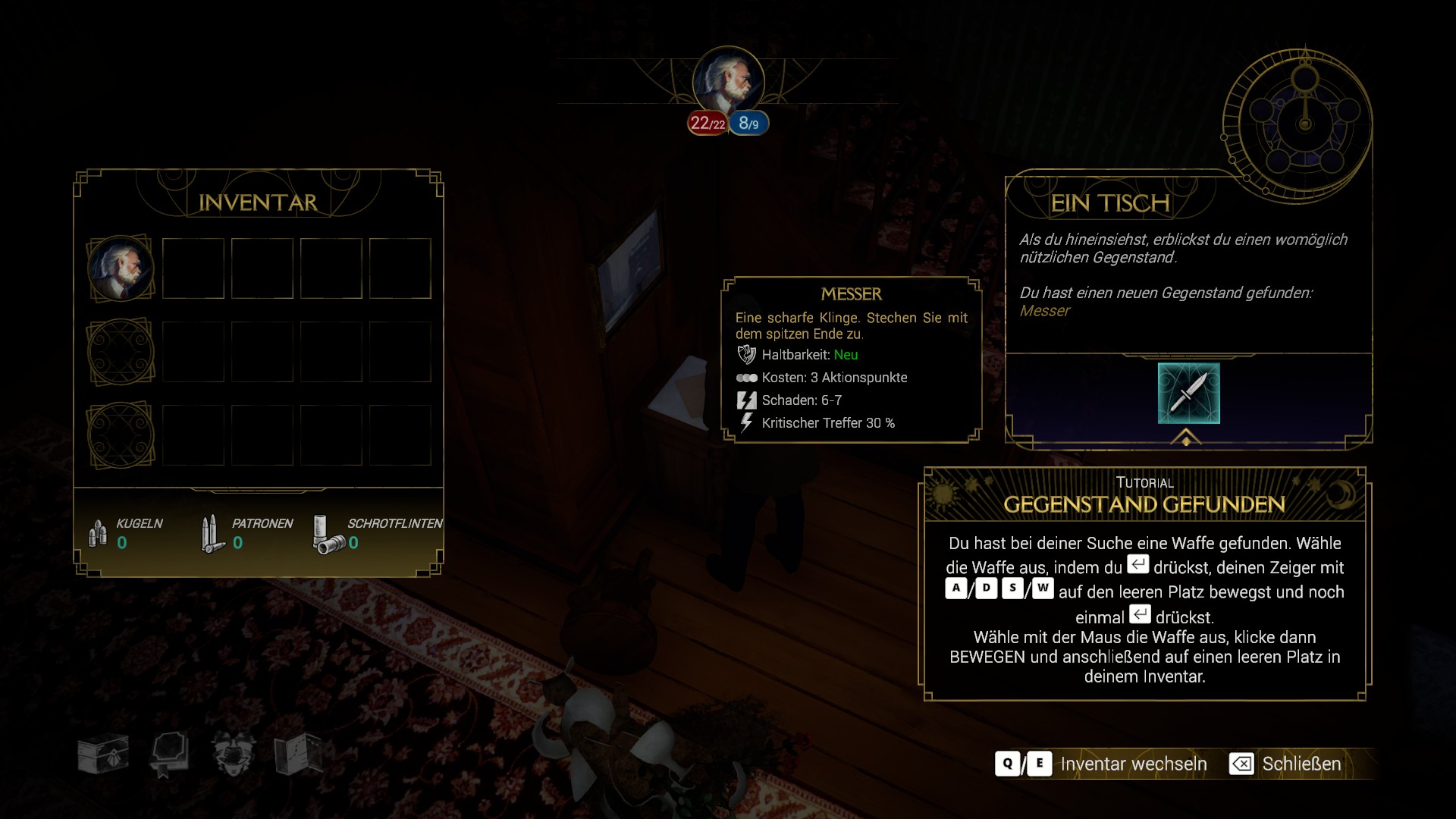Click the Inventar wechseln label
Screen dimensions: 1456x819
1133,764
